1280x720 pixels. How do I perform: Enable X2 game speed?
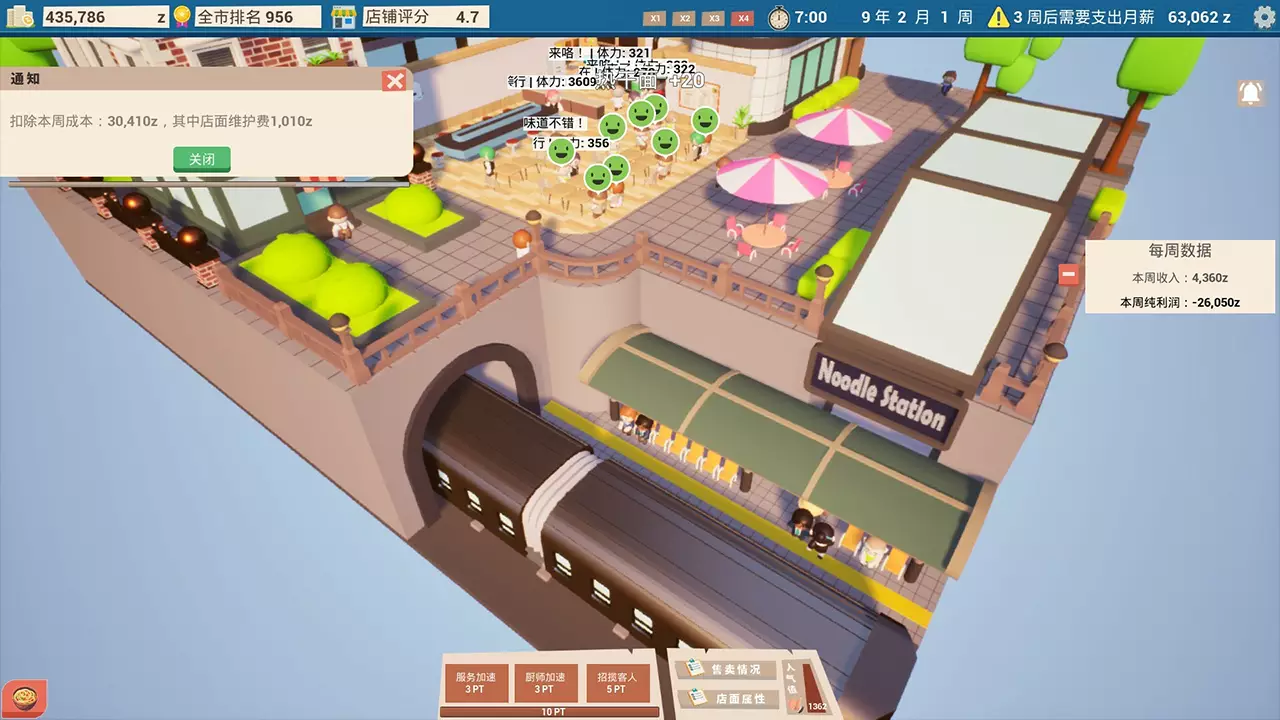pyautogui.click(x=684, y=17)
